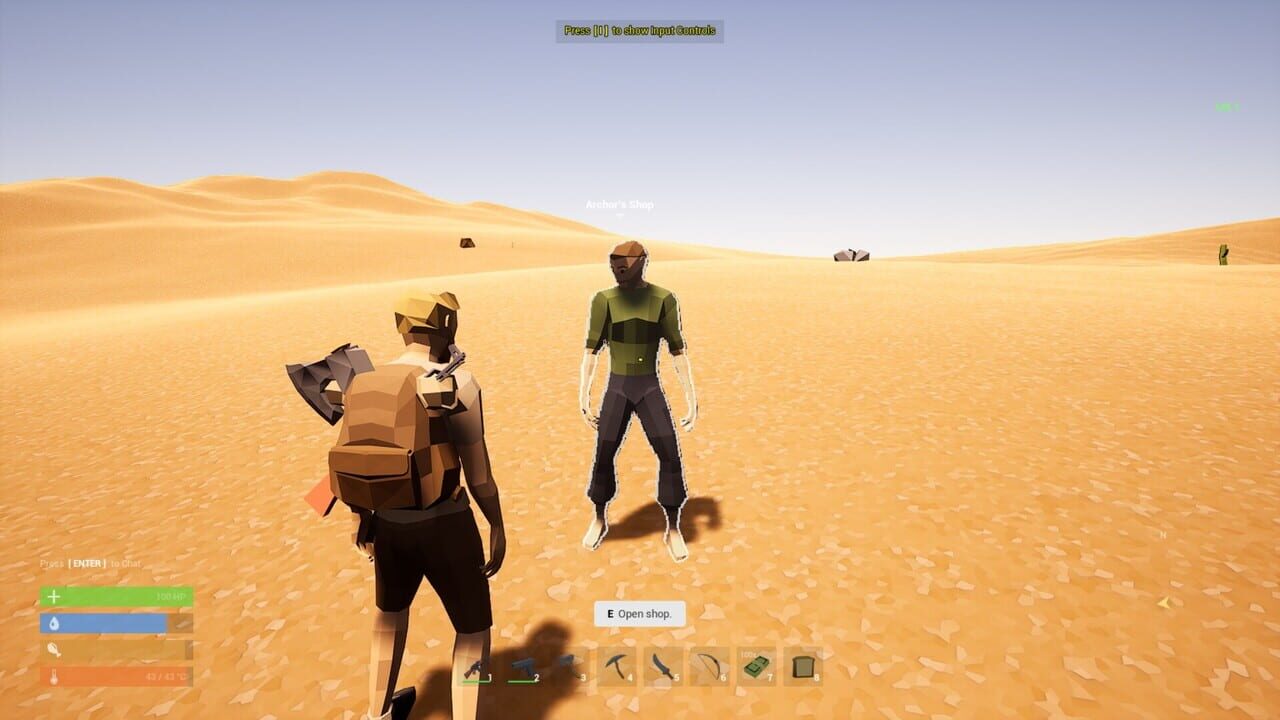The height and width of the screenshot is (720, 1280).
Task: Click the yellow compass marker on the right
Action: [x=1163, y=601]
